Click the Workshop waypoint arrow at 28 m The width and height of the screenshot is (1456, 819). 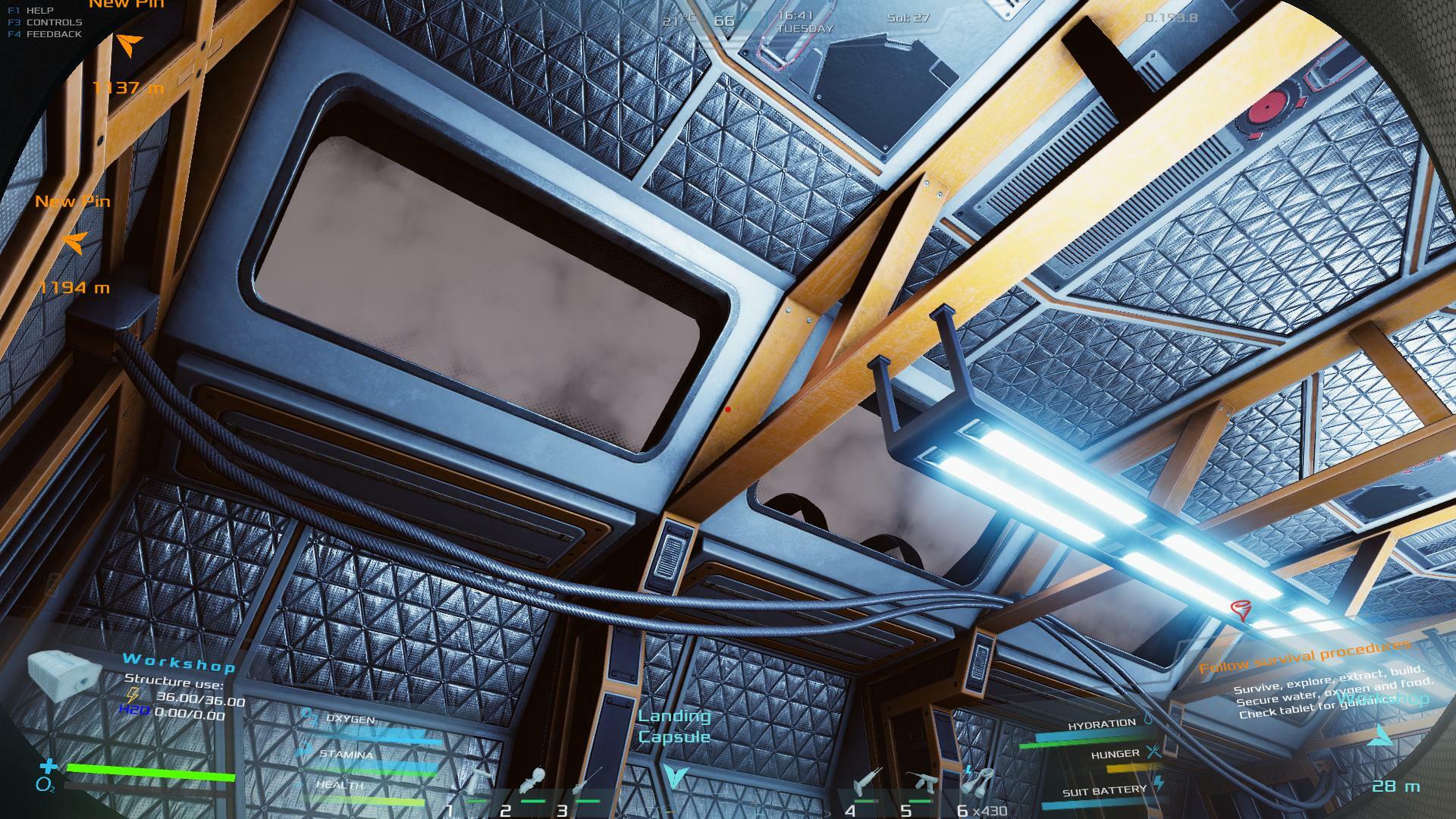pos(1382,736)
